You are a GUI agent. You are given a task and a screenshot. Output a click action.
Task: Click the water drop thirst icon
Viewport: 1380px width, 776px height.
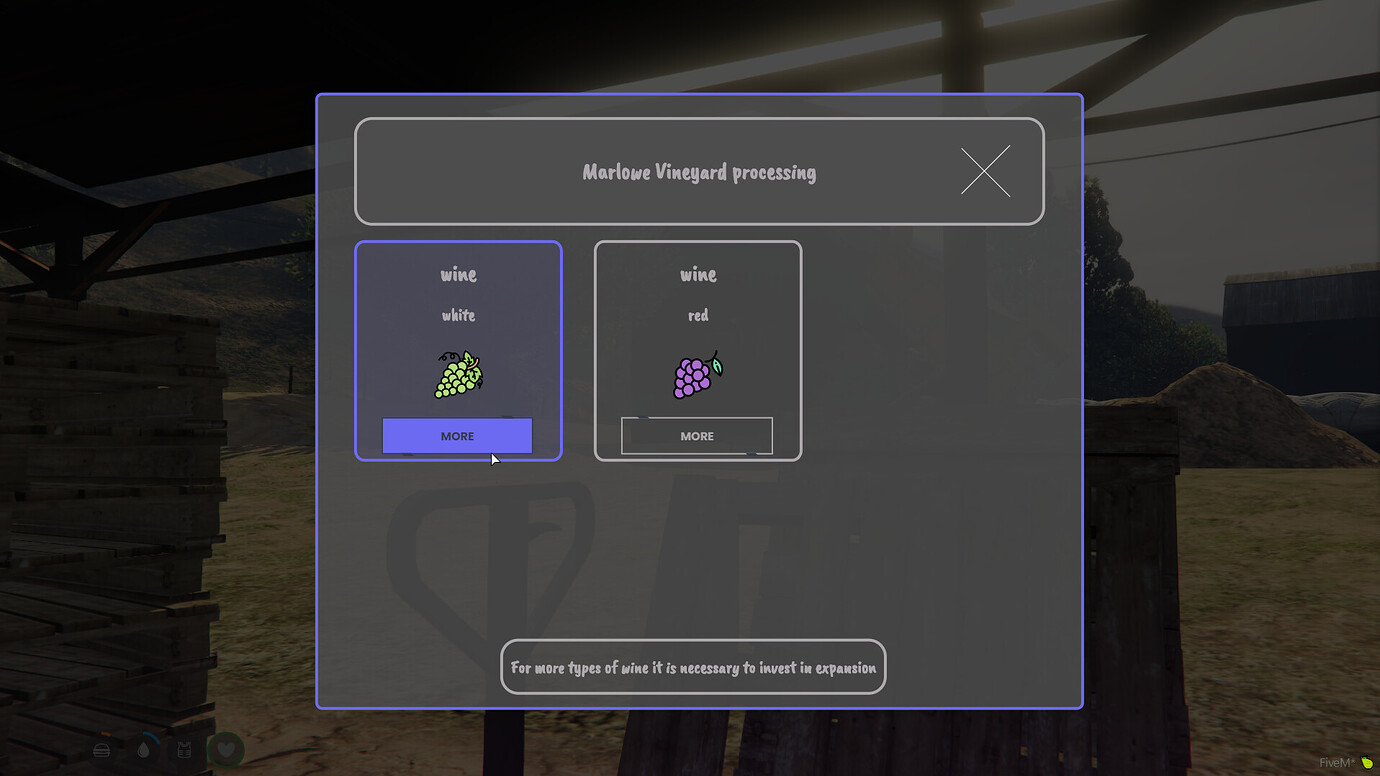point(144,750)
